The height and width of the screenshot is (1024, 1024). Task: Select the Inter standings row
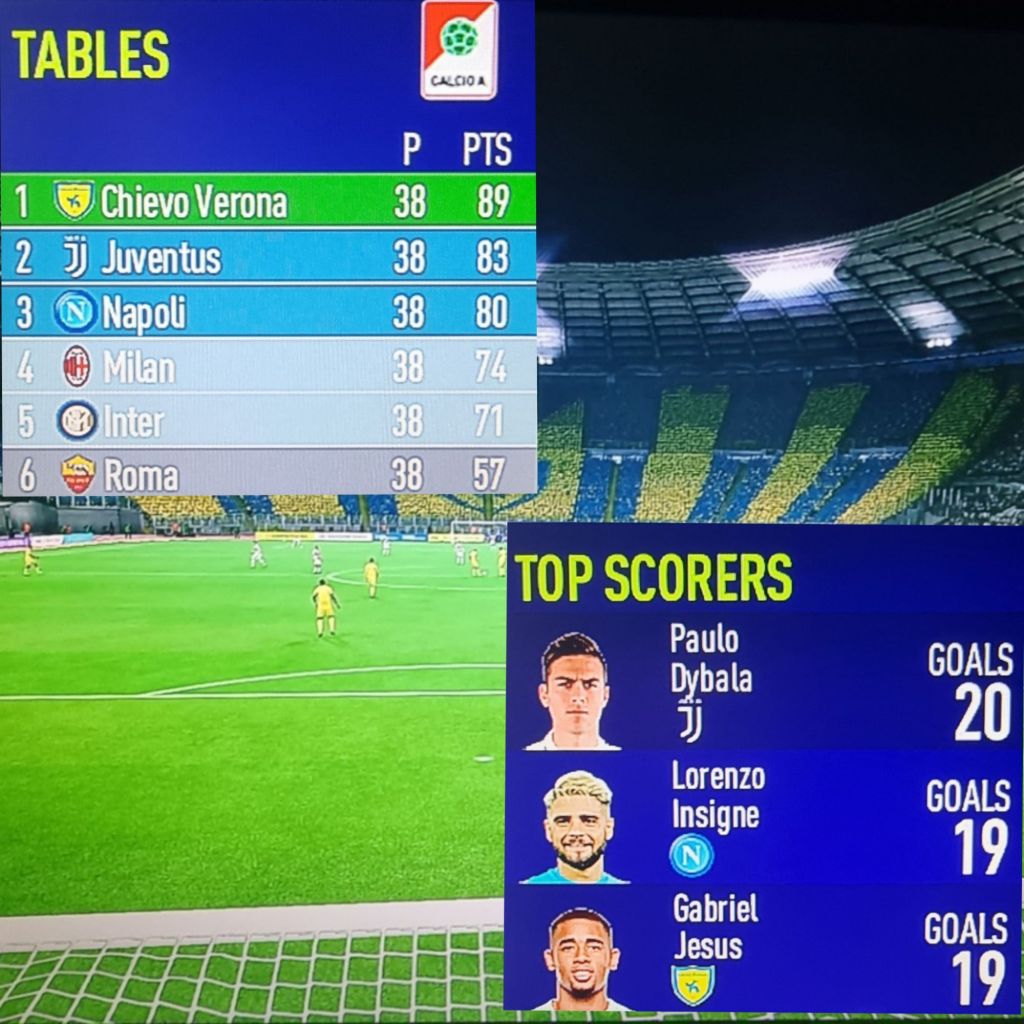point(268,421)
